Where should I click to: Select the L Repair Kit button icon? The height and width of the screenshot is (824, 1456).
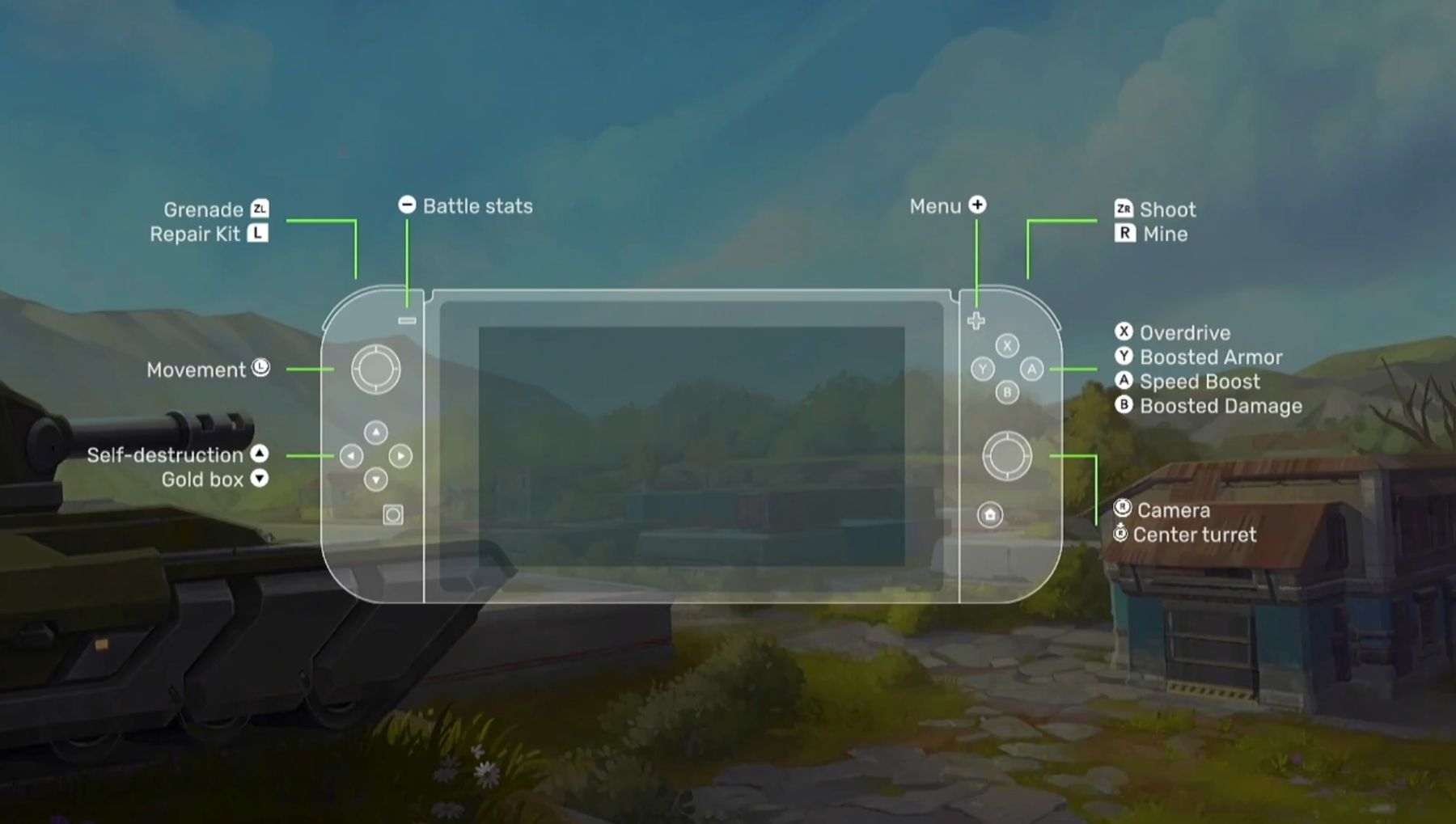point(258,235)
